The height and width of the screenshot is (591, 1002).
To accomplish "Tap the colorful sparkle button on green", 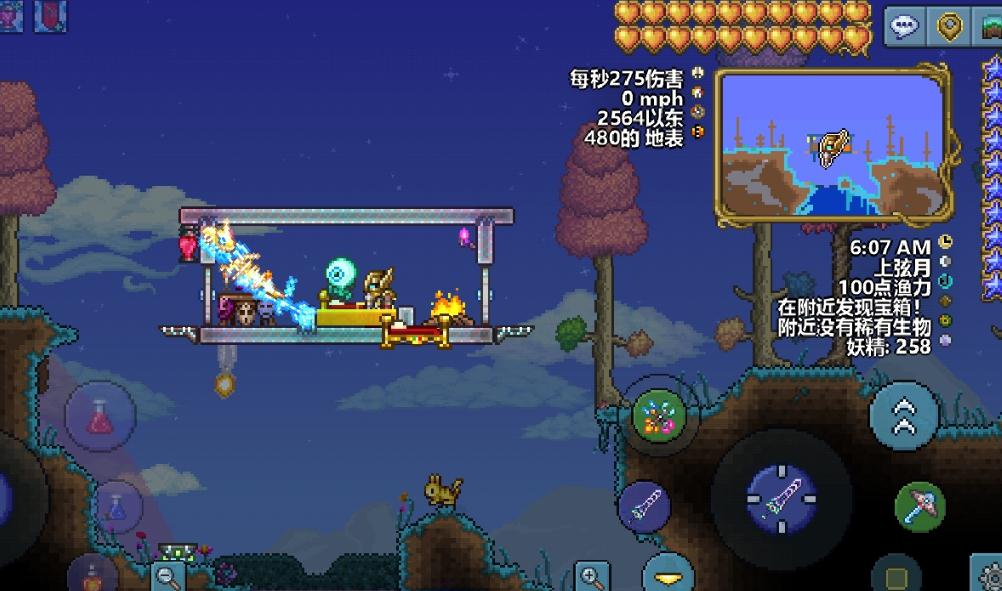I will (659, 415).
